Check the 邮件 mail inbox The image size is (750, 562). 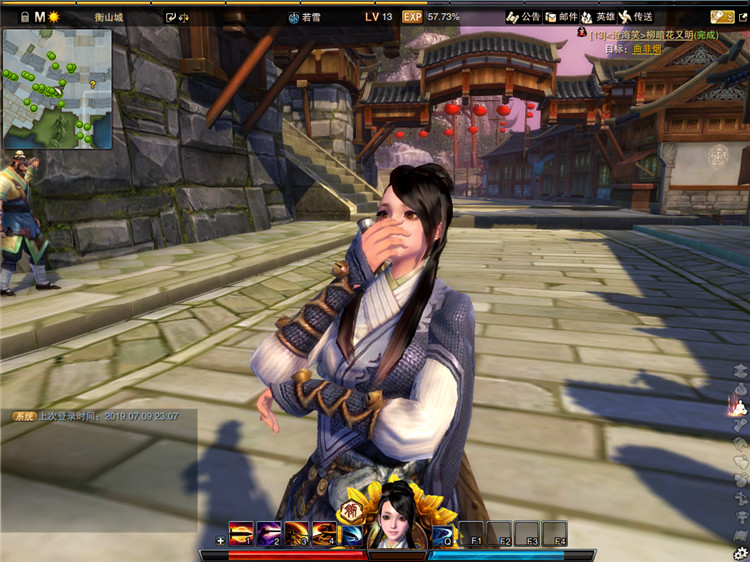click(561, 17)
